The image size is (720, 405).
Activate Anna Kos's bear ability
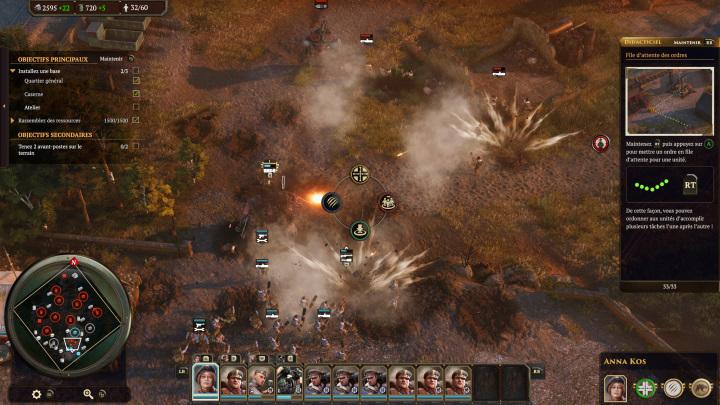point(702,388)
